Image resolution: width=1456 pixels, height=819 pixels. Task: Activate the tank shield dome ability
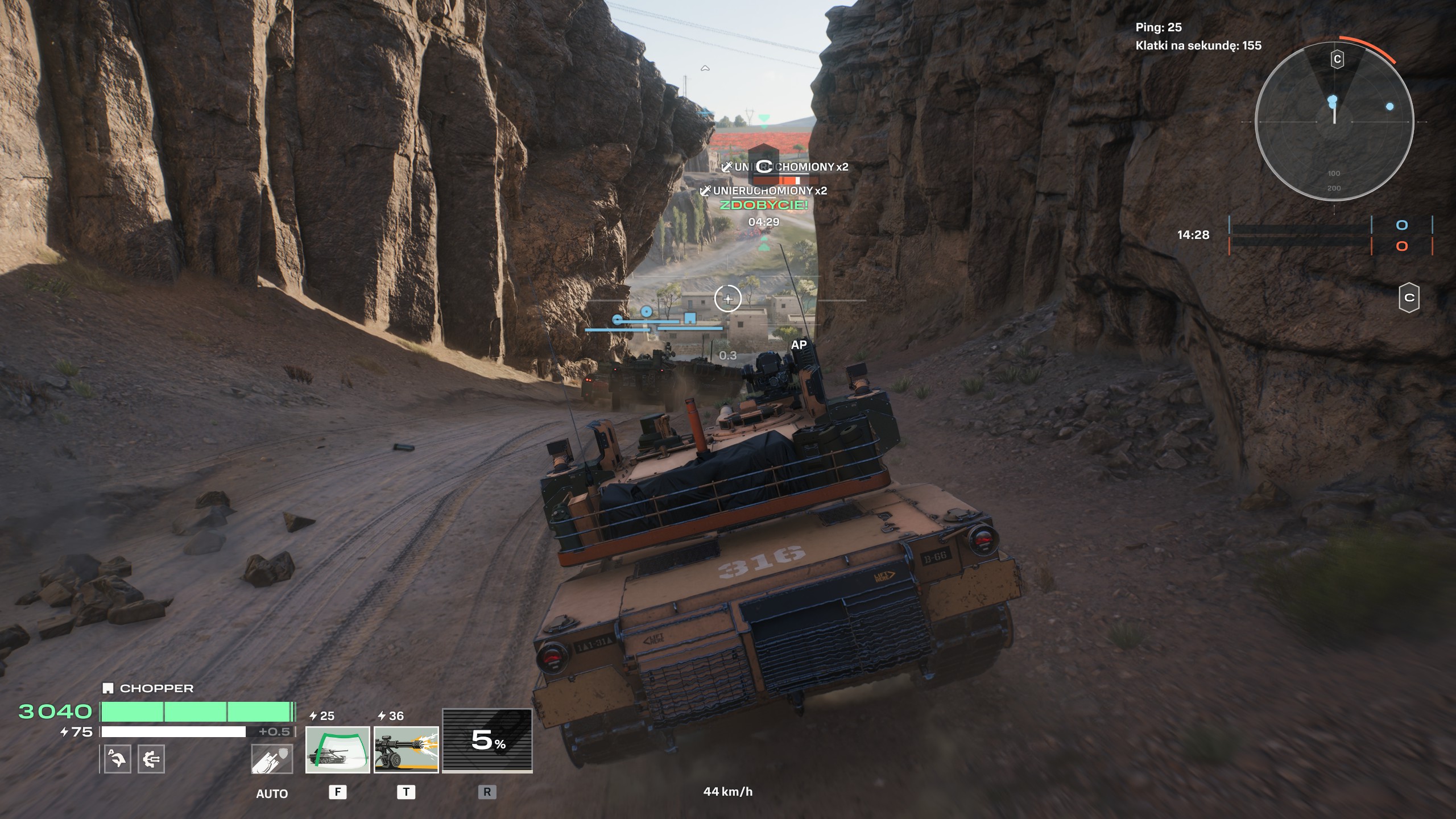[x=337, y=750]
